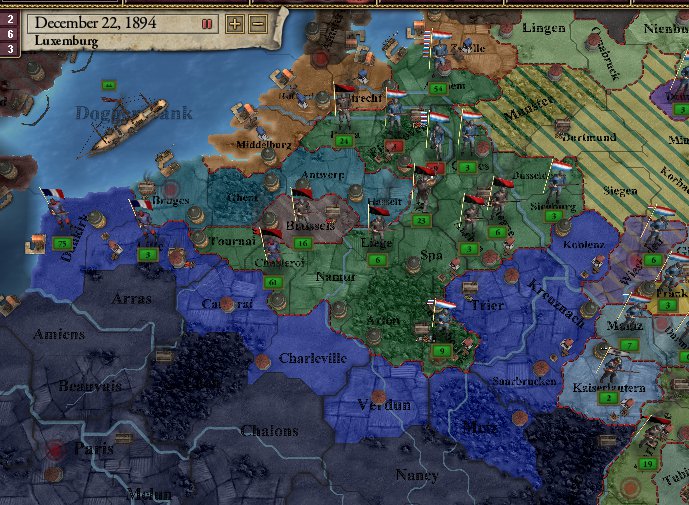Select the army with strength counter 19
Image resolution: width=689 pixels, height=505 pixels.
pyautogui.click(x=648, y=463)
